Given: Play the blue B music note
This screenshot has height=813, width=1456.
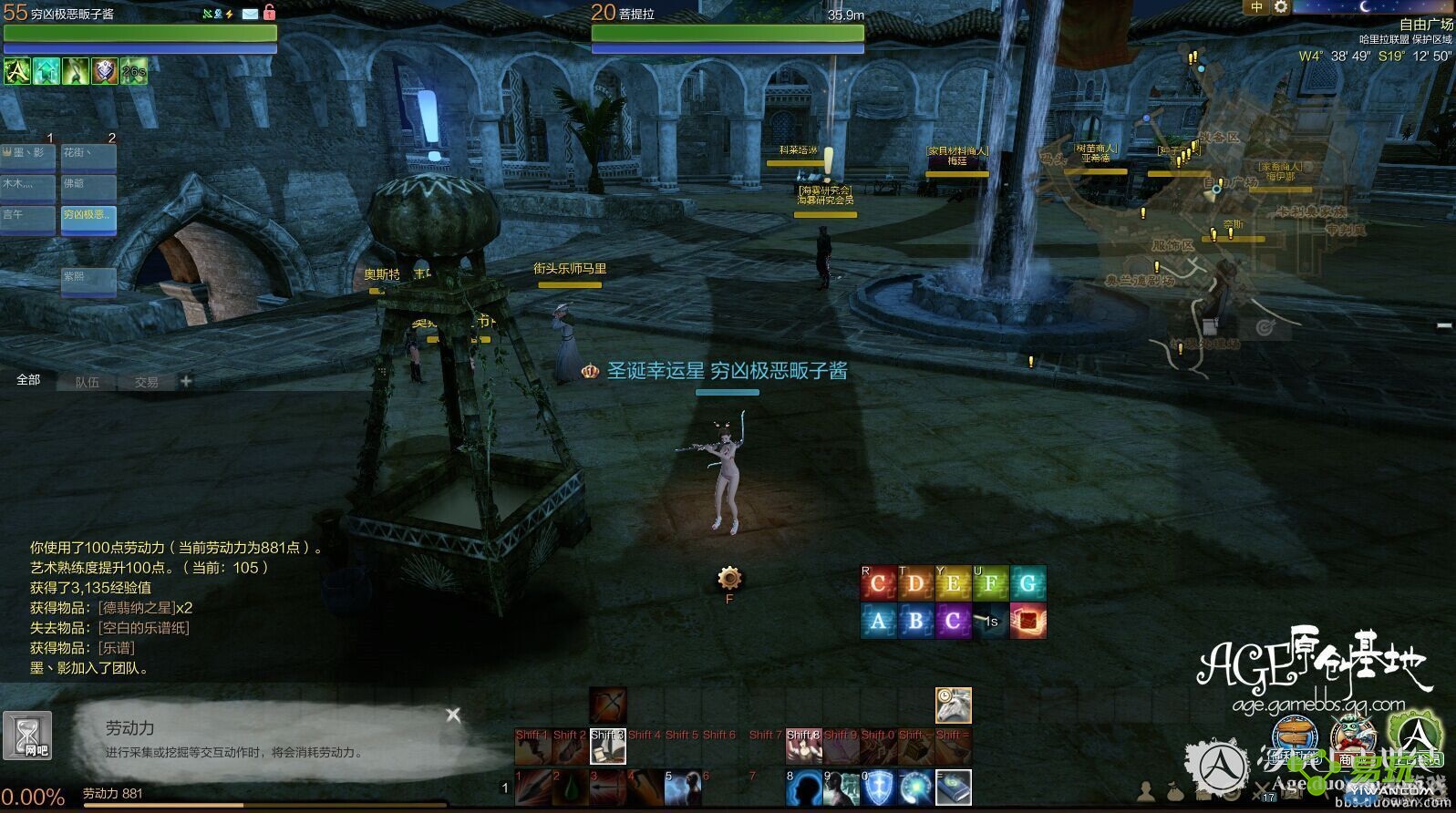Looking at the screenshot, I should 915,622.
